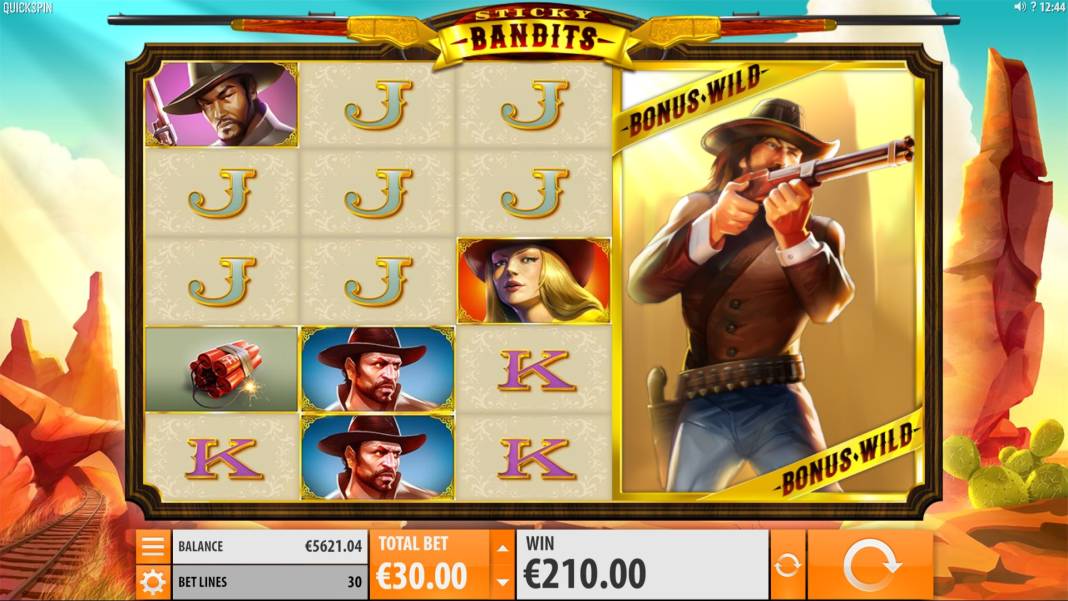
Task: Spin the reels with the large spin button
Action: click(871, 565)
